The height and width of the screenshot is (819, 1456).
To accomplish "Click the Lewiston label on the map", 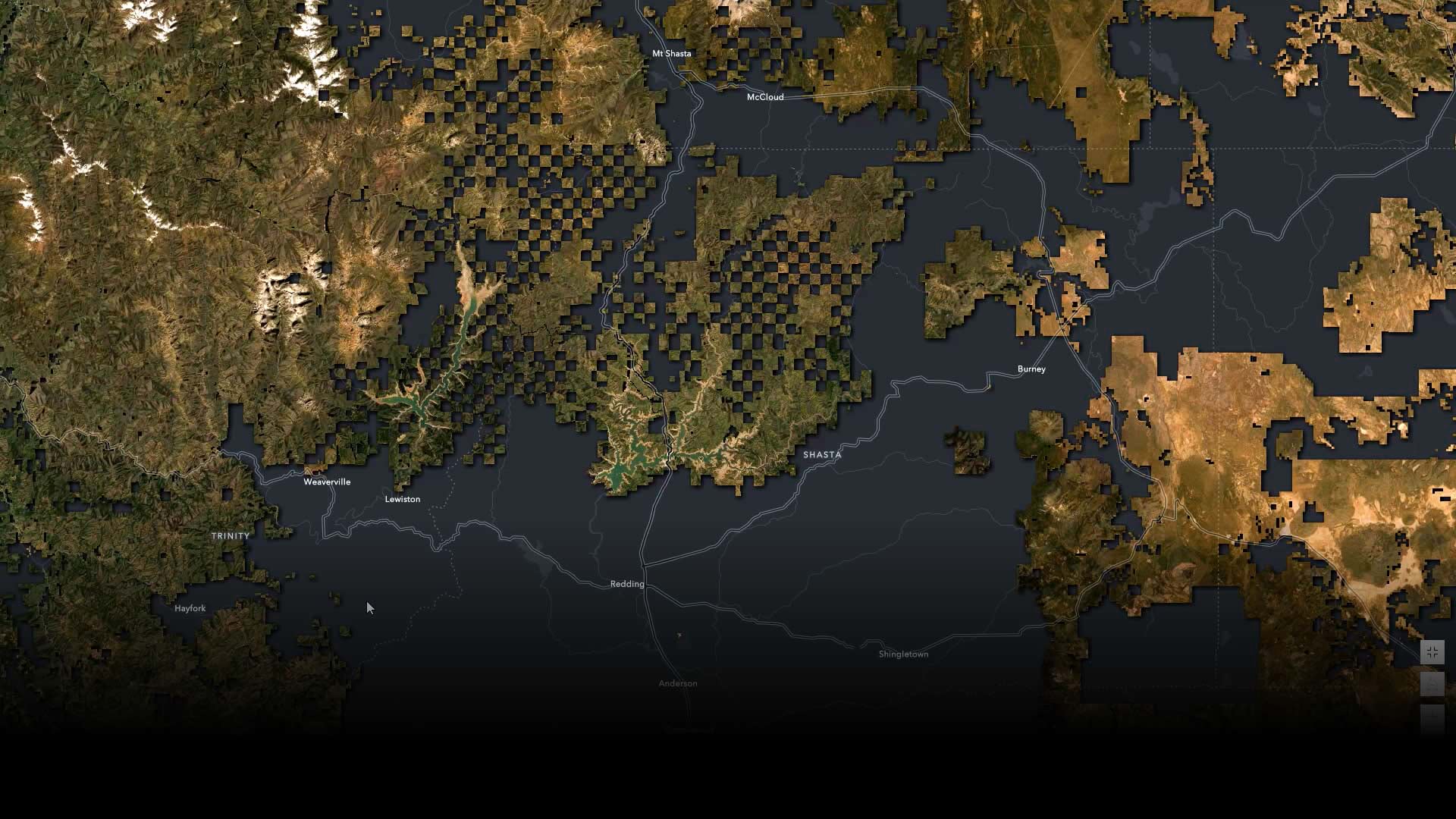I will point(403,499).
